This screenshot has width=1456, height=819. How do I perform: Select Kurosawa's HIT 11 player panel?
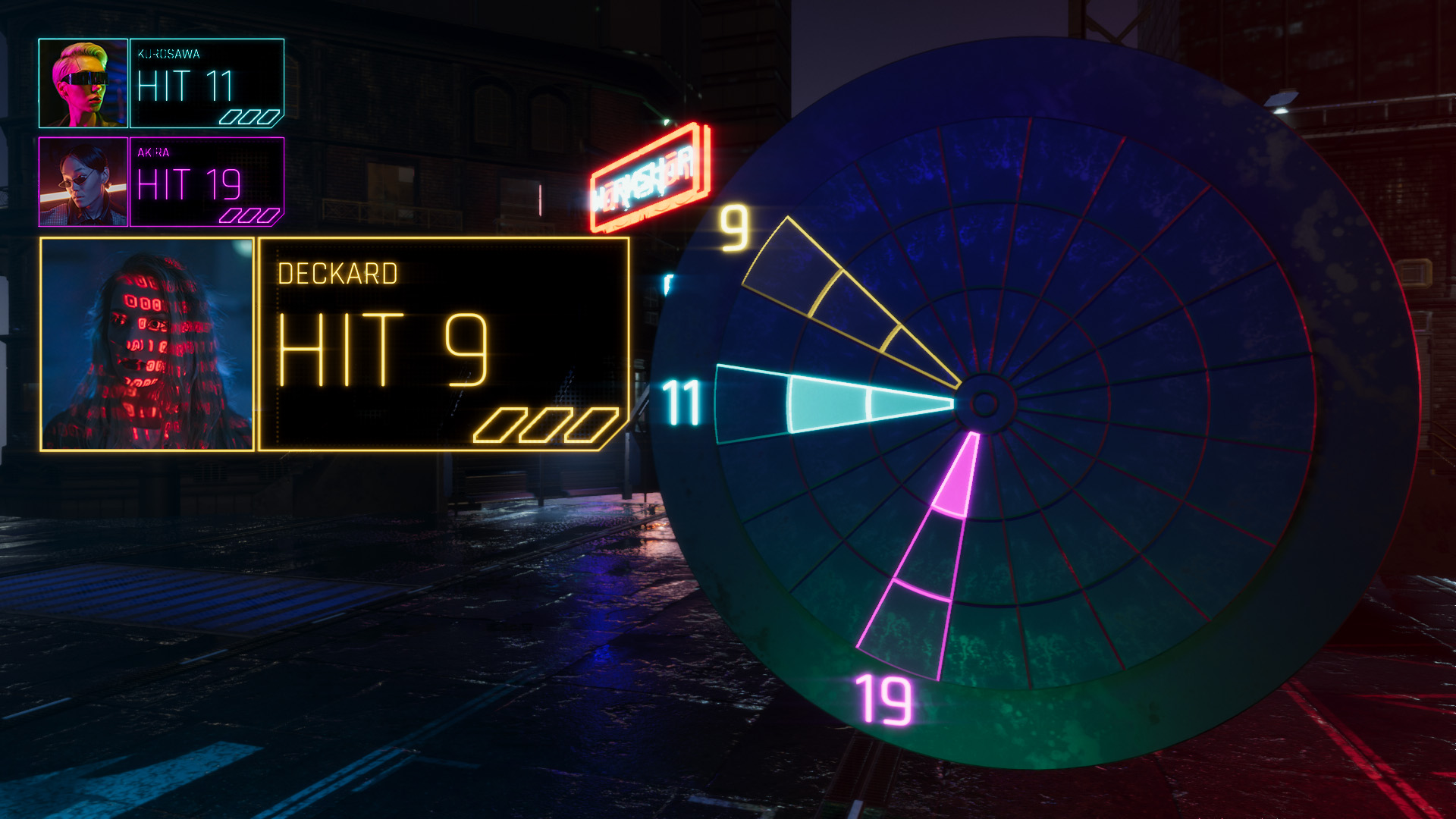(206, 83)
